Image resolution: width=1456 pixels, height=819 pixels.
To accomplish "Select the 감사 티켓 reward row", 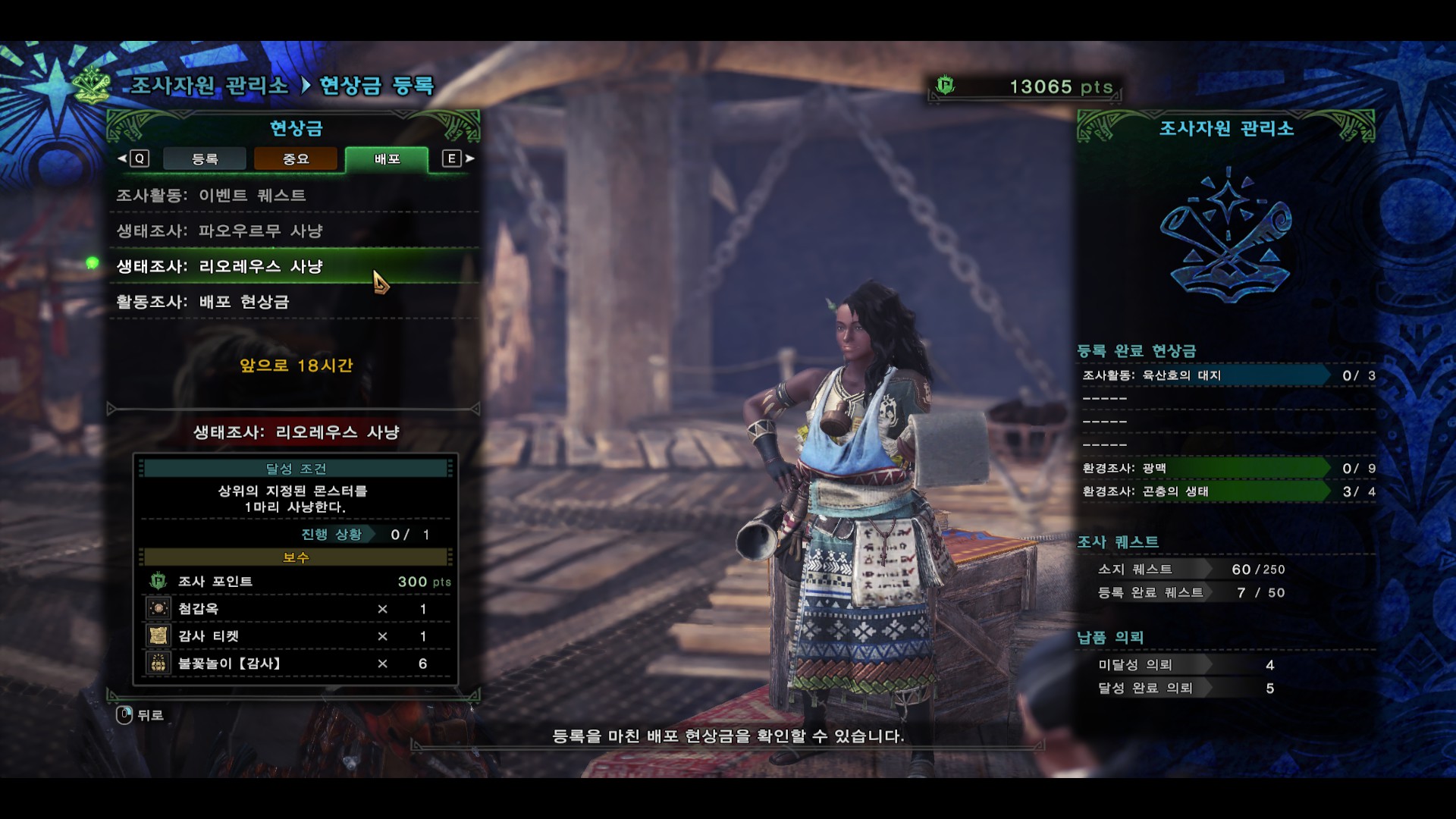I will [296, 636].
